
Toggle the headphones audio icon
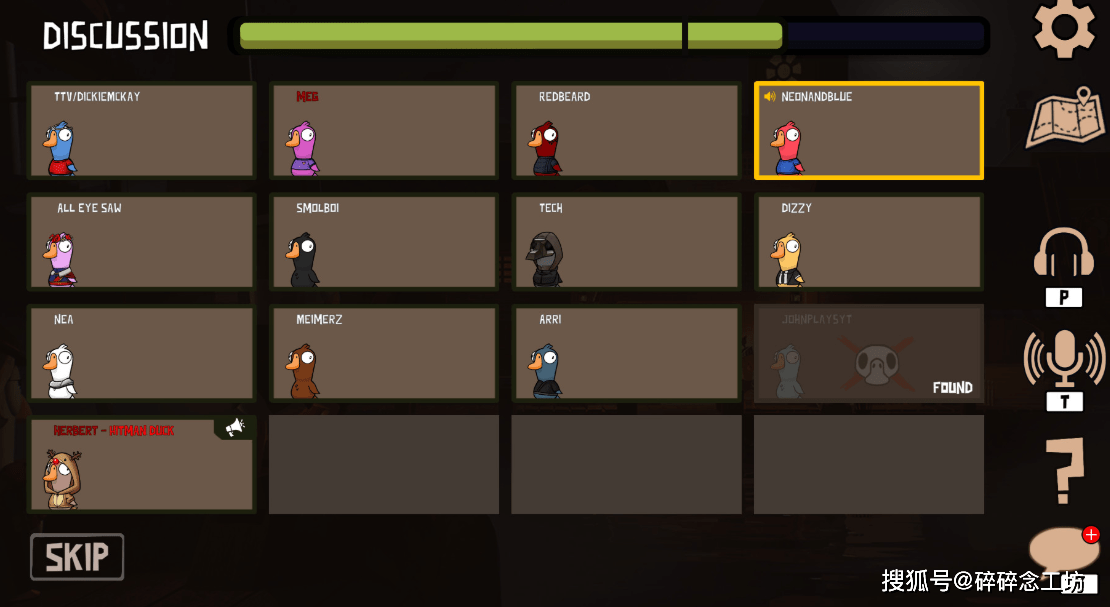point(1063,255)
